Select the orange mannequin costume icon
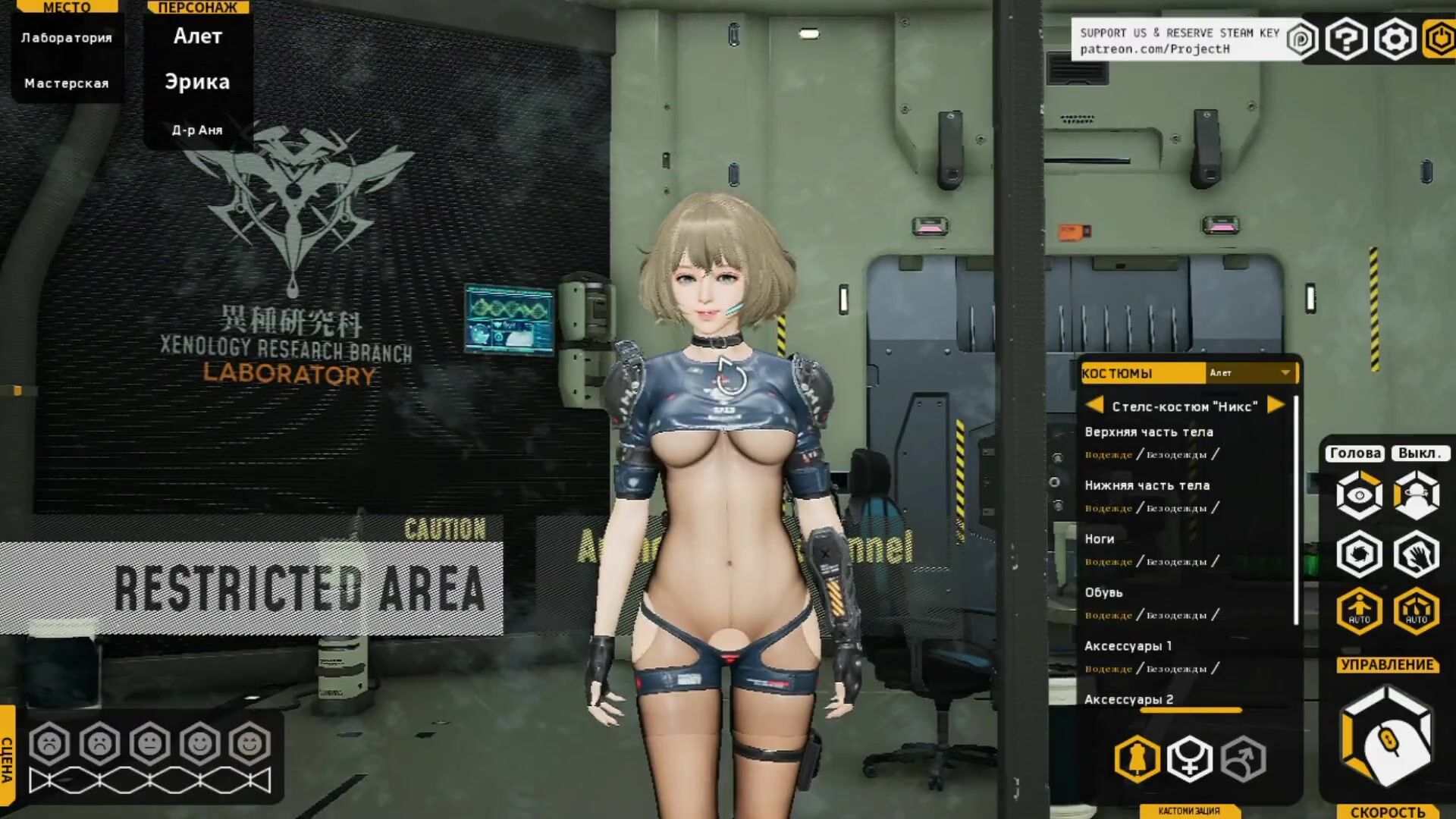Image resolution: width=1456 pixels, height=819 pixels. coord(1137,758)
